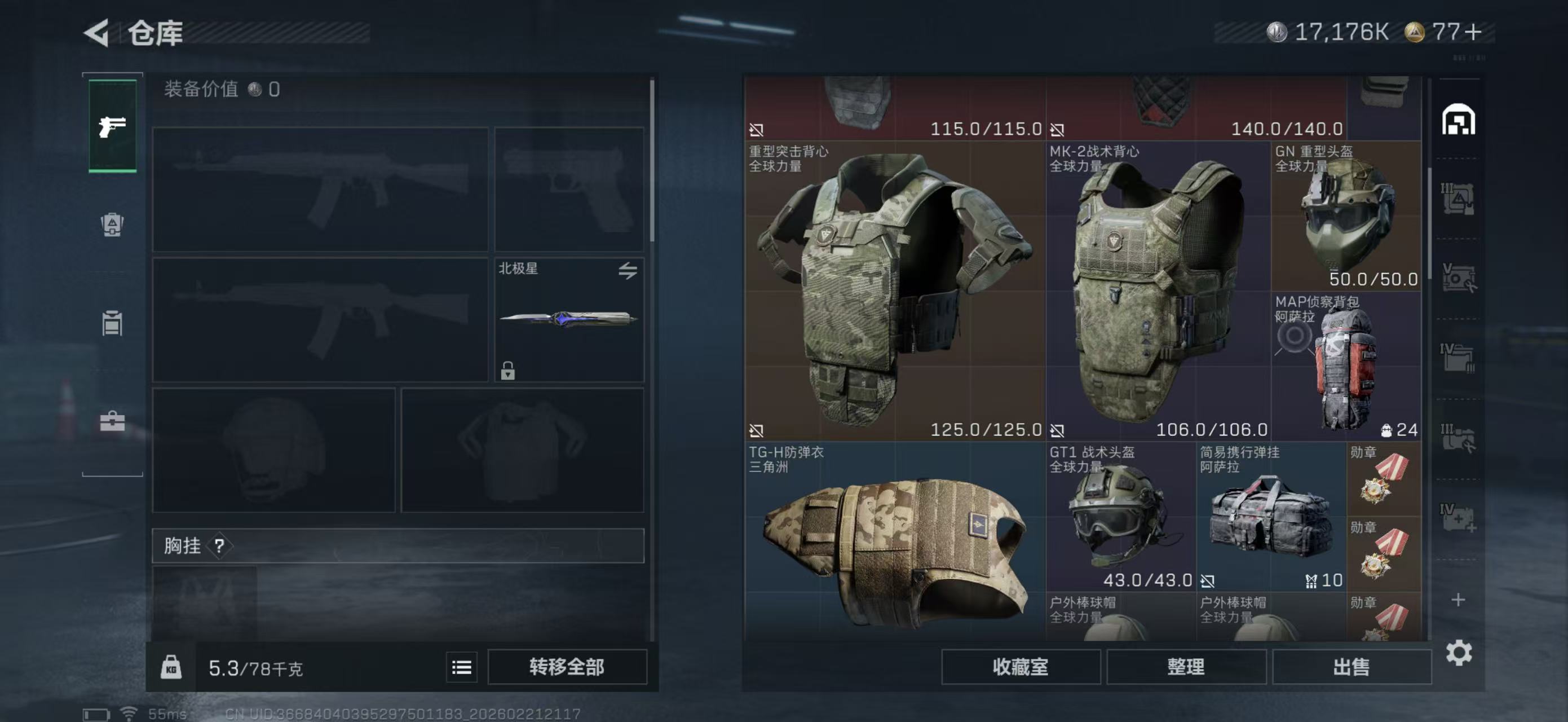Click the 出售 sell button
This screenshot has height=722, width=1568.
click(x=1352, y=667)
